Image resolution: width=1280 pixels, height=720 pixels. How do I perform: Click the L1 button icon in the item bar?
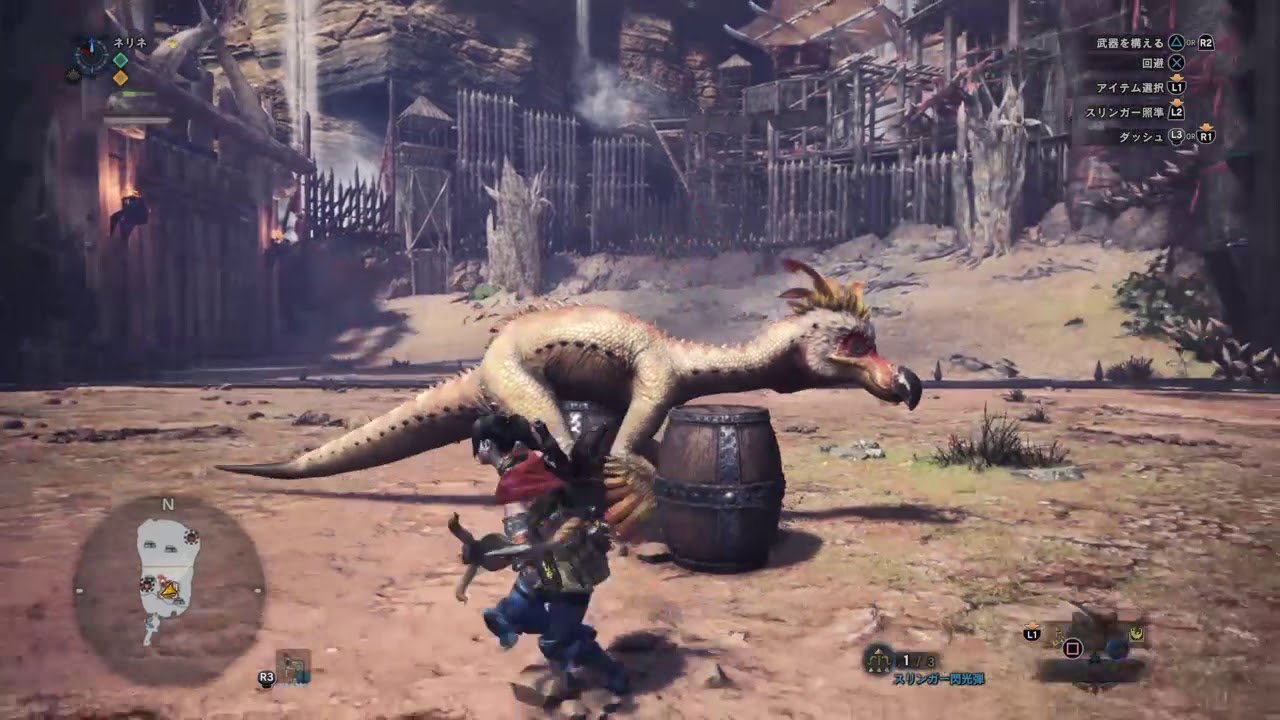pyautogui.click(x=1032, y=634)
